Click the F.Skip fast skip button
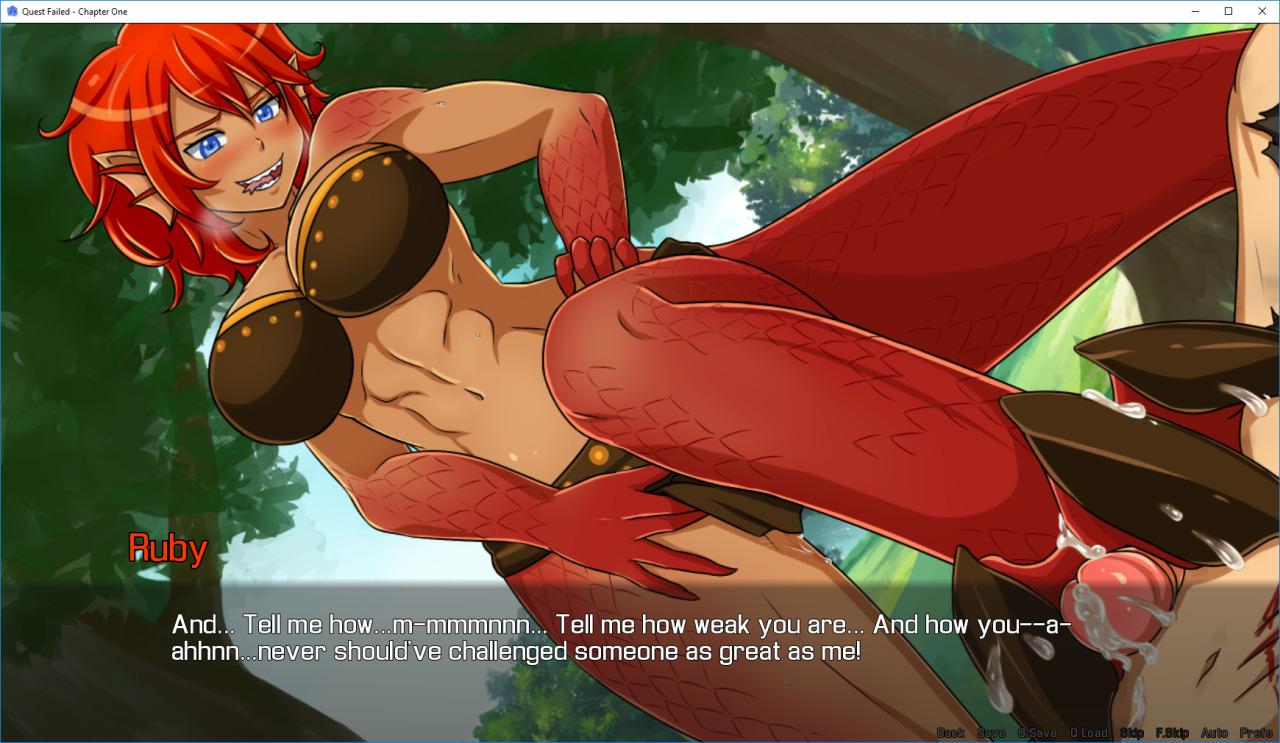 1171,733
